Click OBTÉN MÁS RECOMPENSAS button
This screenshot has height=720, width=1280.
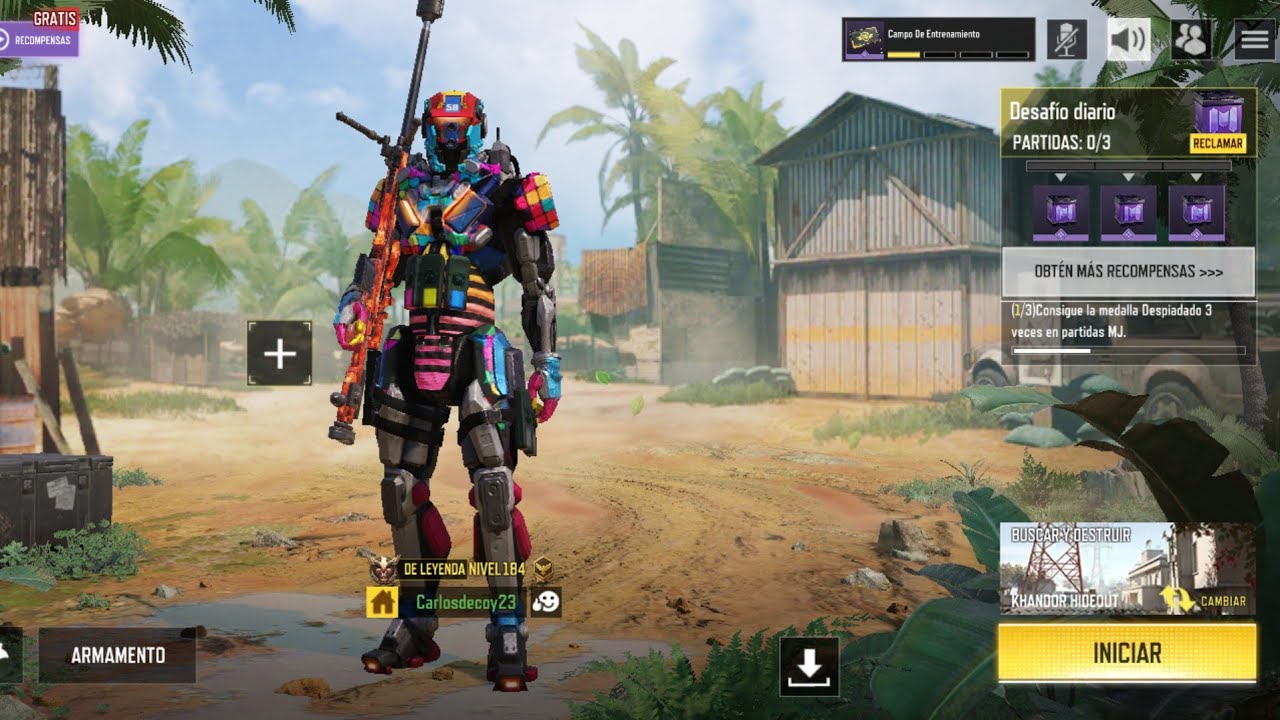click(x=1128, y=272)
